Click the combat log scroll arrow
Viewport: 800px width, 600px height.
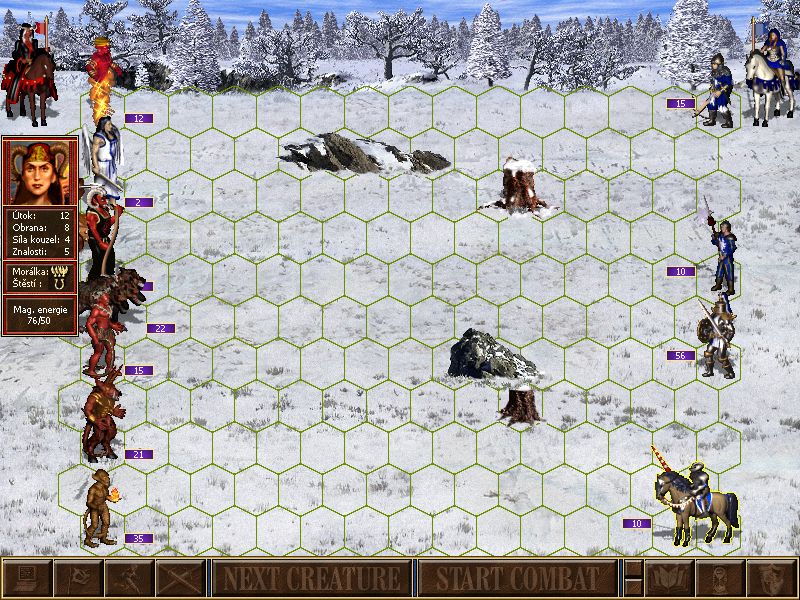[x=632, y=569]
